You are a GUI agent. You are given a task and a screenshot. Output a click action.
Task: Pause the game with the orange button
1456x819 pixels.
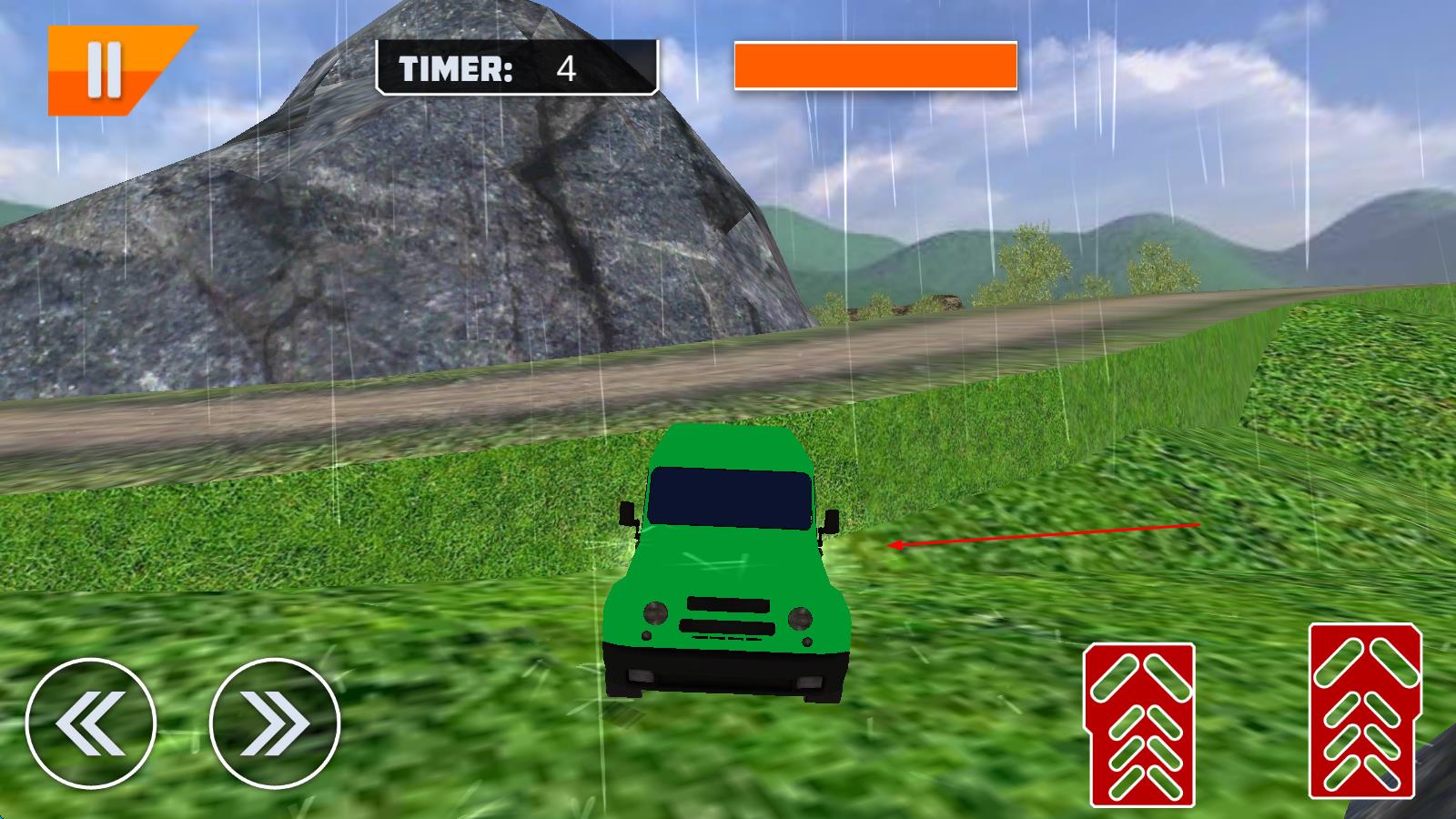tap(105, 70)
